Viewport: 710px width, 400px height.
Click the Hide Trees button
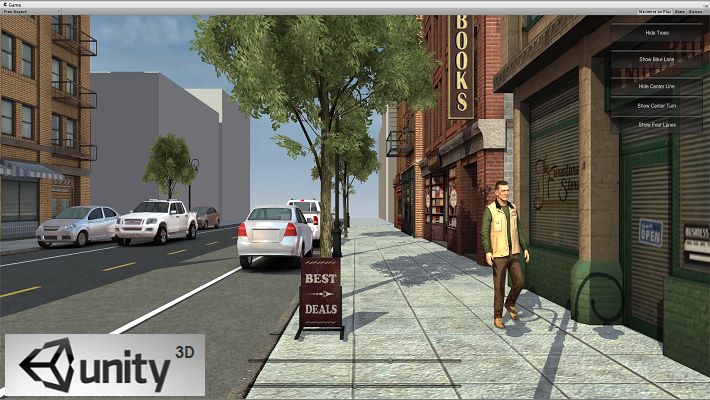click(x=654, y=33)
